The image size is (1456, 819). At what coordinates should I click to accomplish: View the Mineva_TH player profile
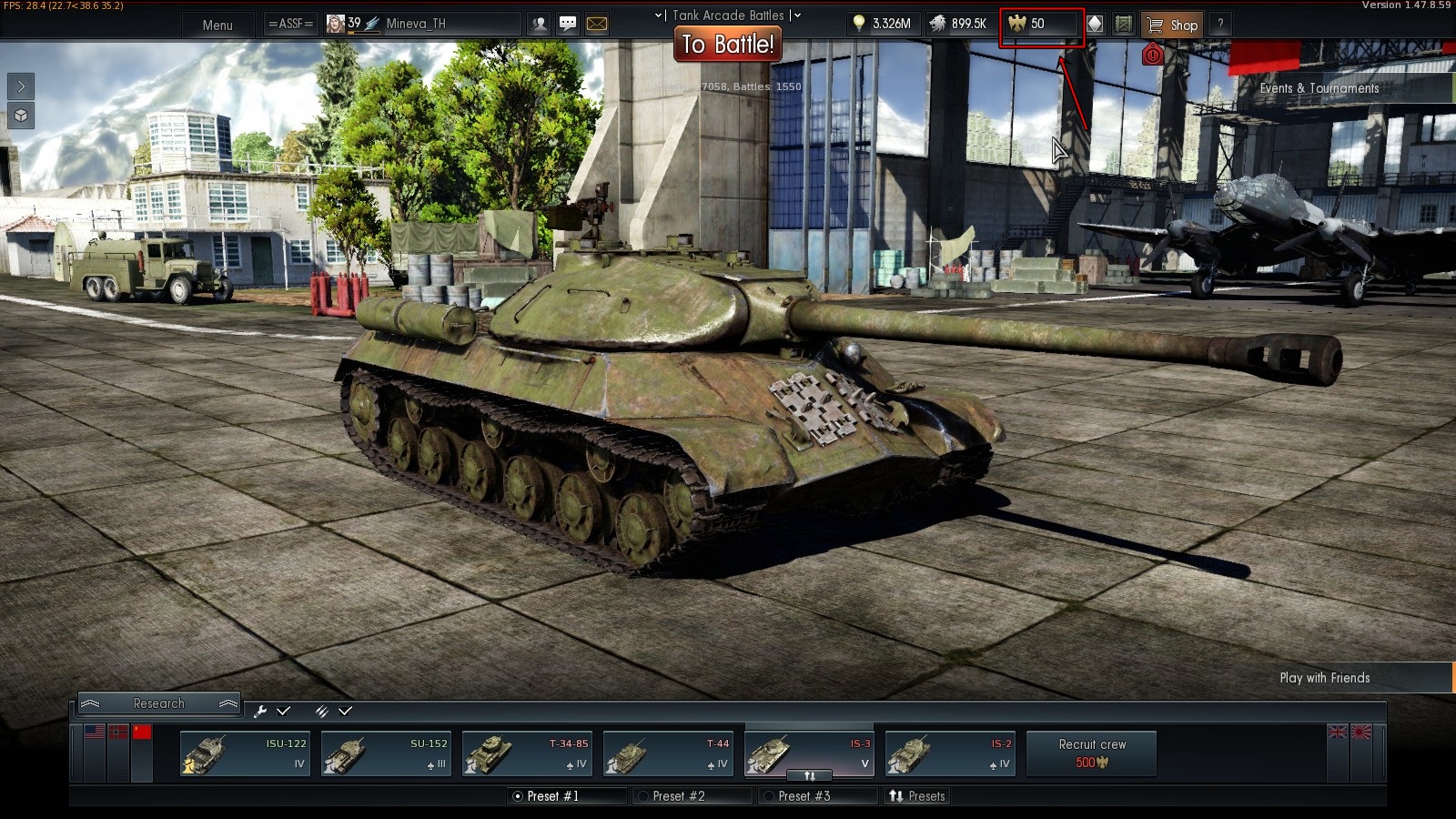click(x=415, y=24)
